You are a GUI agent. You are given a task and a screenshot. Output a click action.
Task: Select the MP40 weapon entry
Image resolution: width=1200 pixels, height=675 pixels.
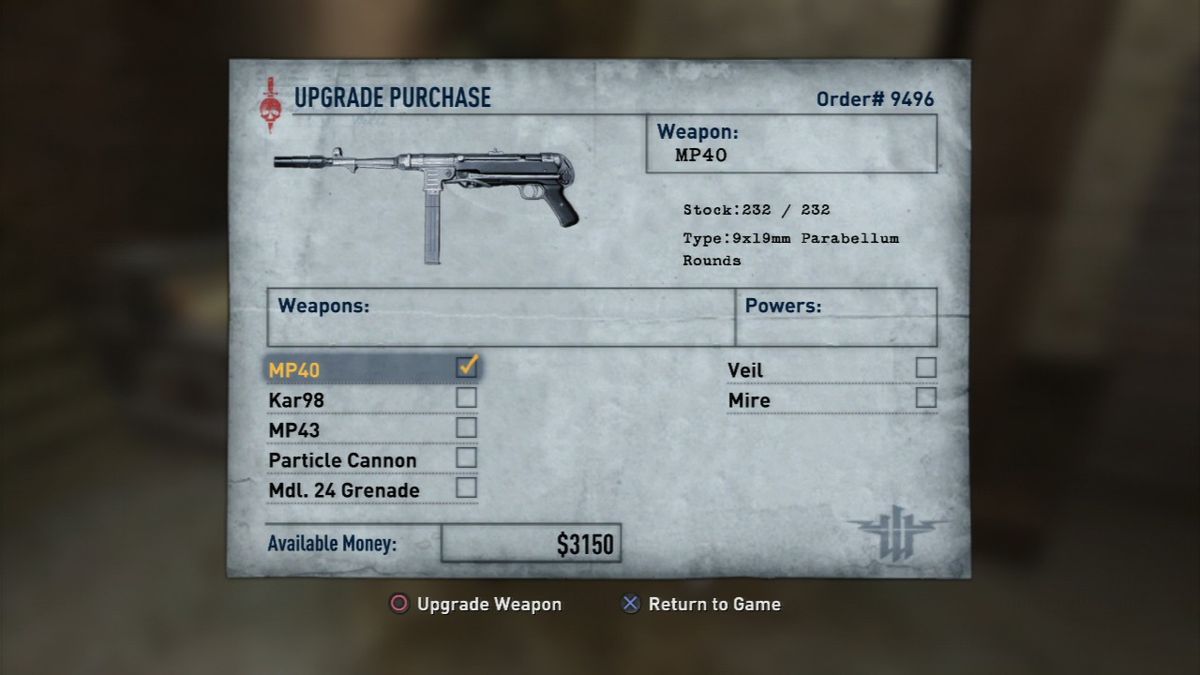295,370
